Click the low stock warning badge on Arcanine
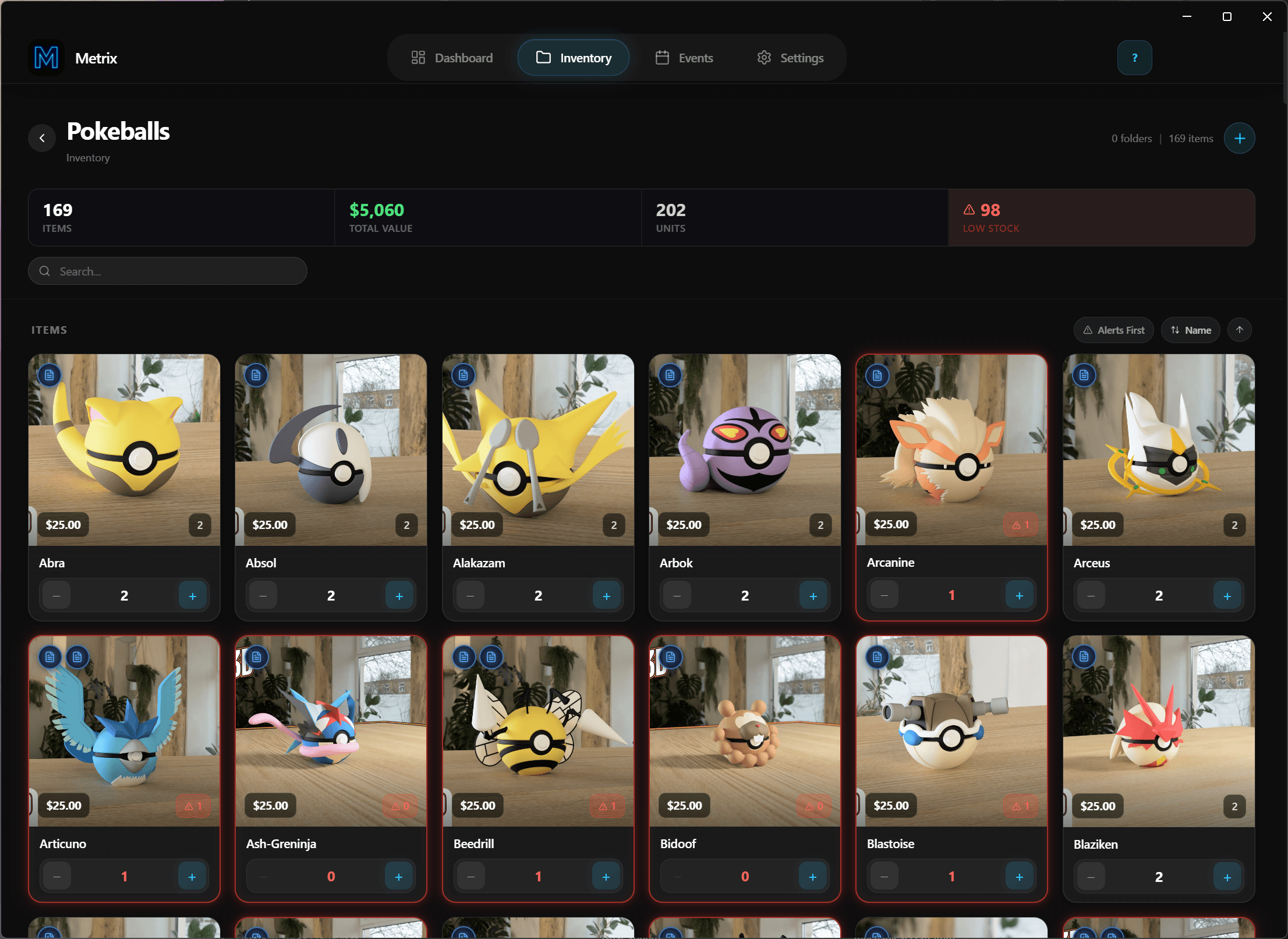Viewport: 1288px width, 939px height. click(x=1021, y=524)
